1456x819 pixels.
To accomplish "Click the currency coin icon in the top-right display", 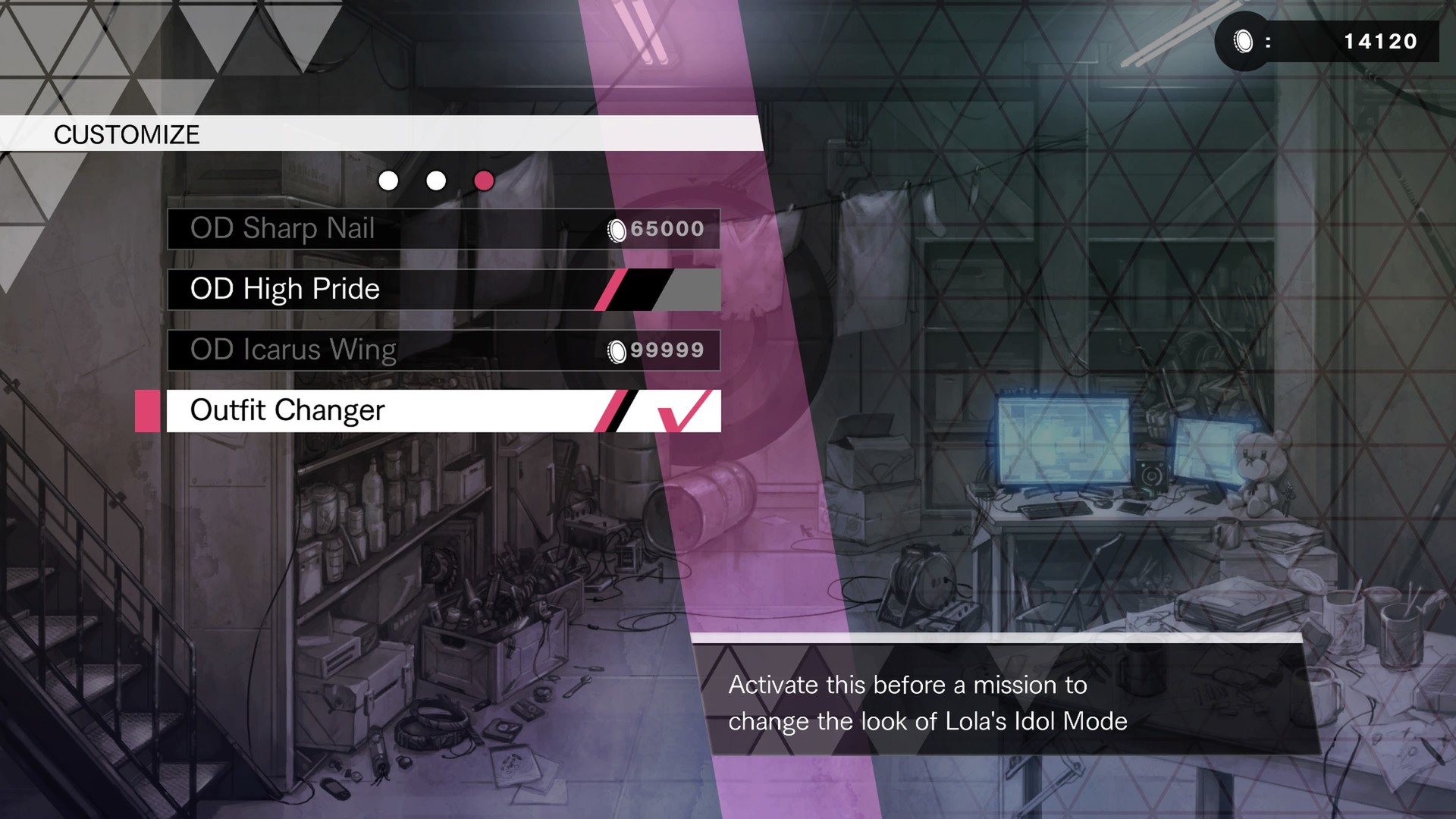I will pyautogui.click(x=1242, y=39).
